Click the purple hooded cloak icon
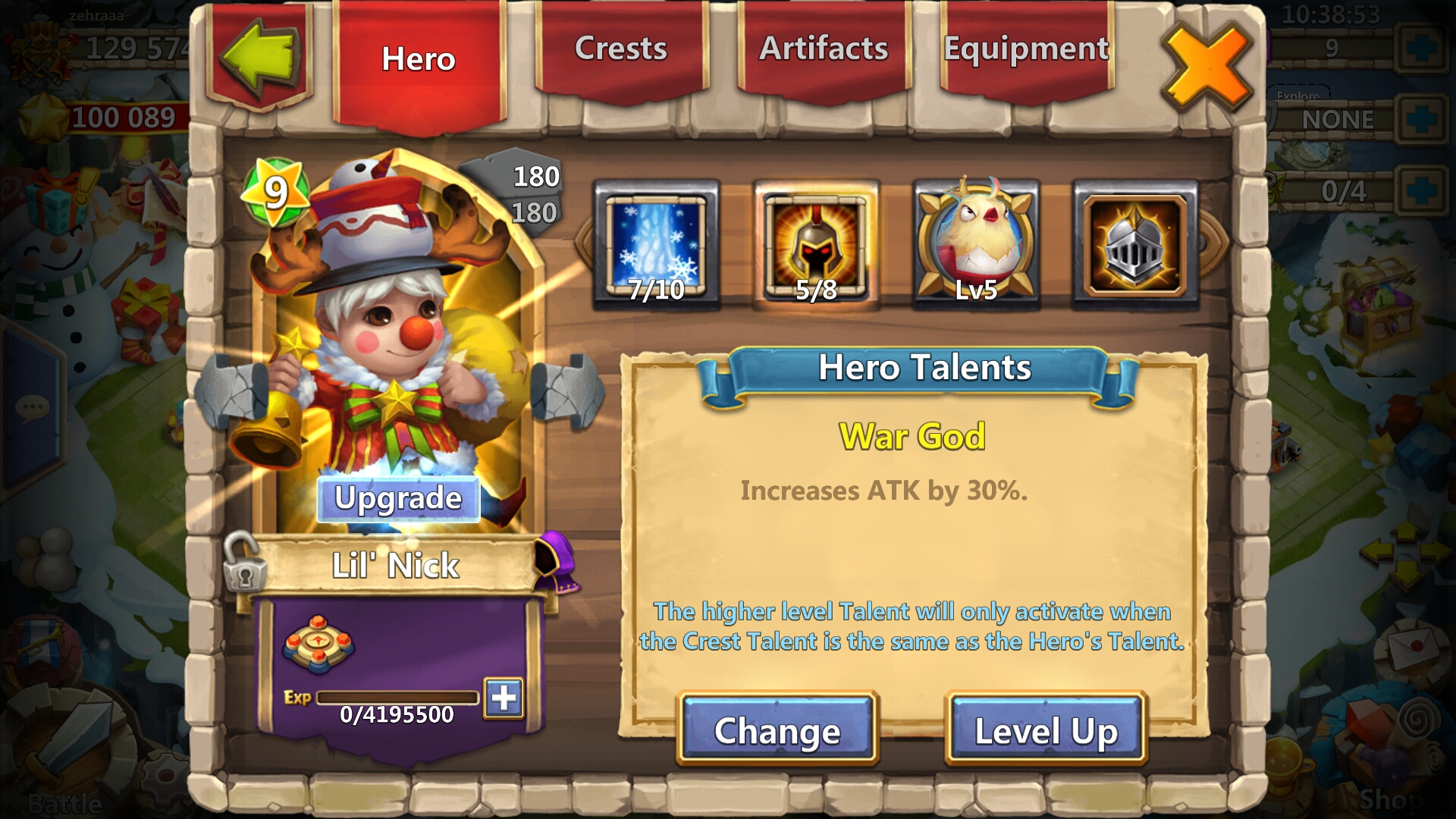This screenshot has width=1456, height=819. pos(557,563)
